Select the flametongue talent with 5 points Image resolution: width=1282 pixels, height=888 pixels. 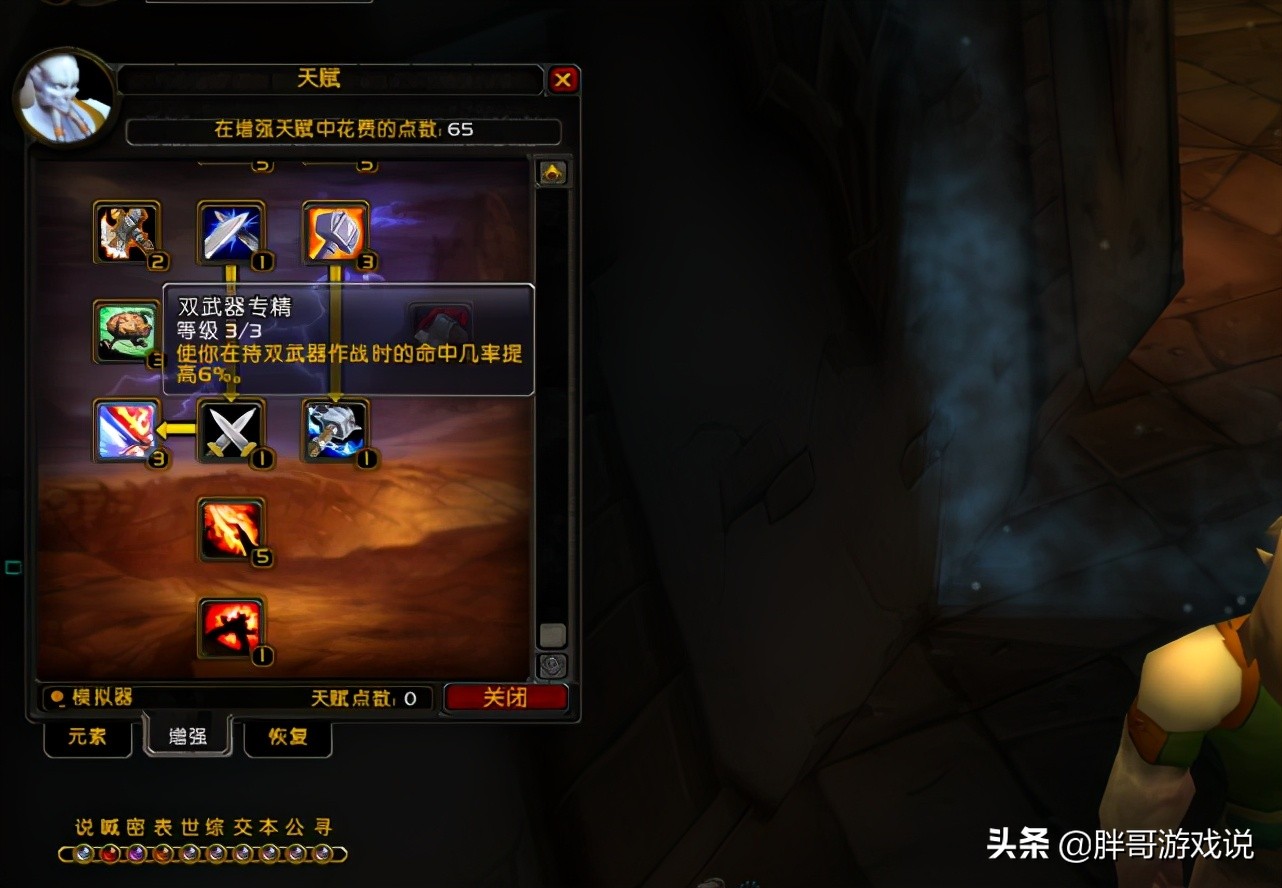(231, 533)
